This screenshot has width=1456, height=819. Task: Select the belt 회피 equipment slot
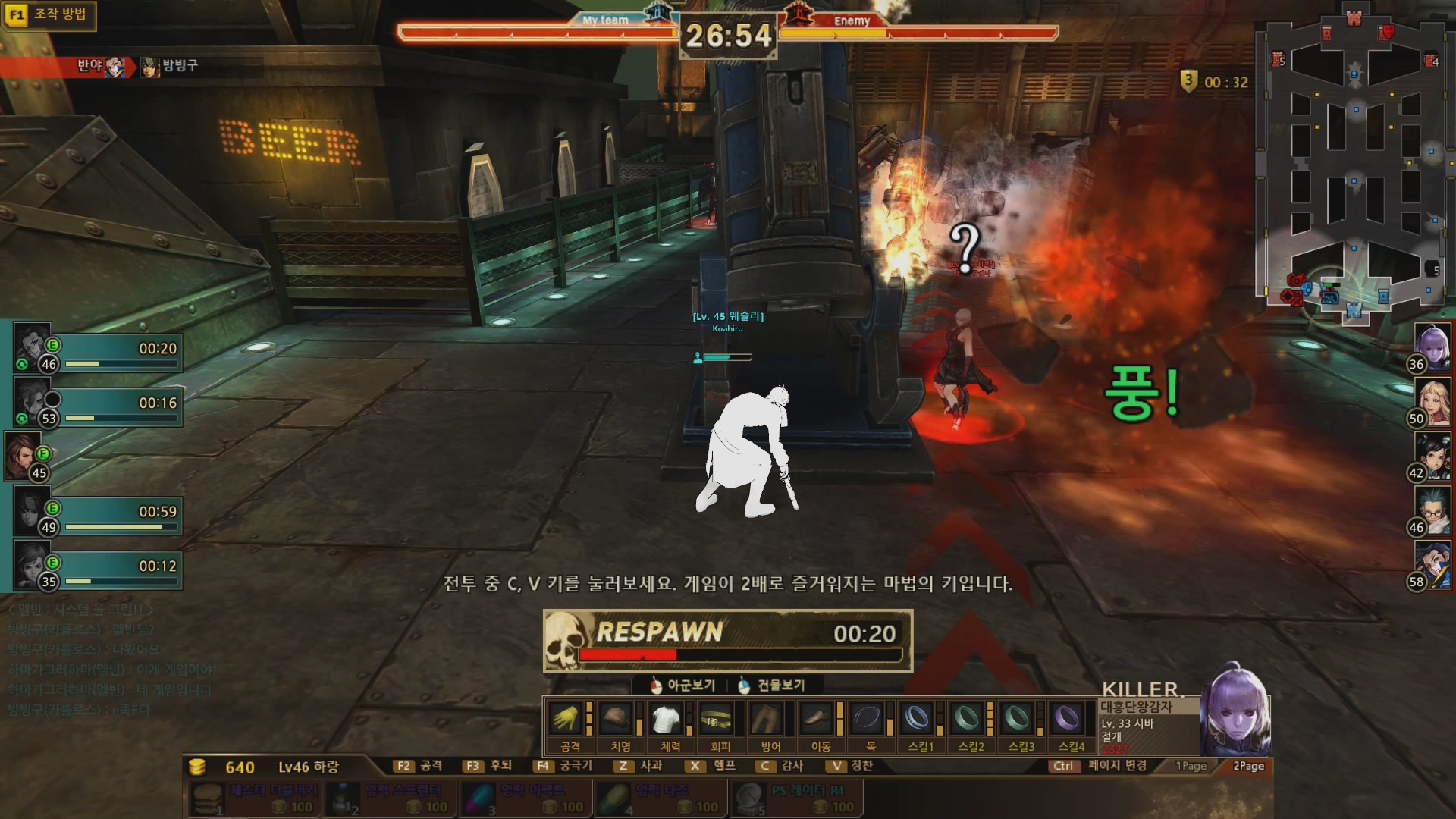717,718
